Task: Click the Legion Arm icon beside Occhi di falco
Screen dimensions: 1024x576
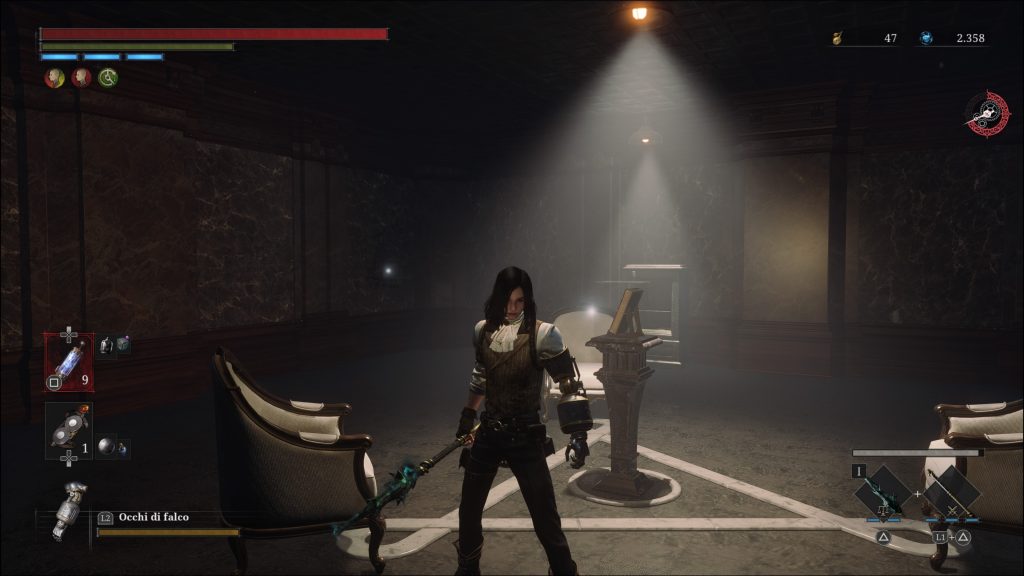Action: [x=69, y=509]
